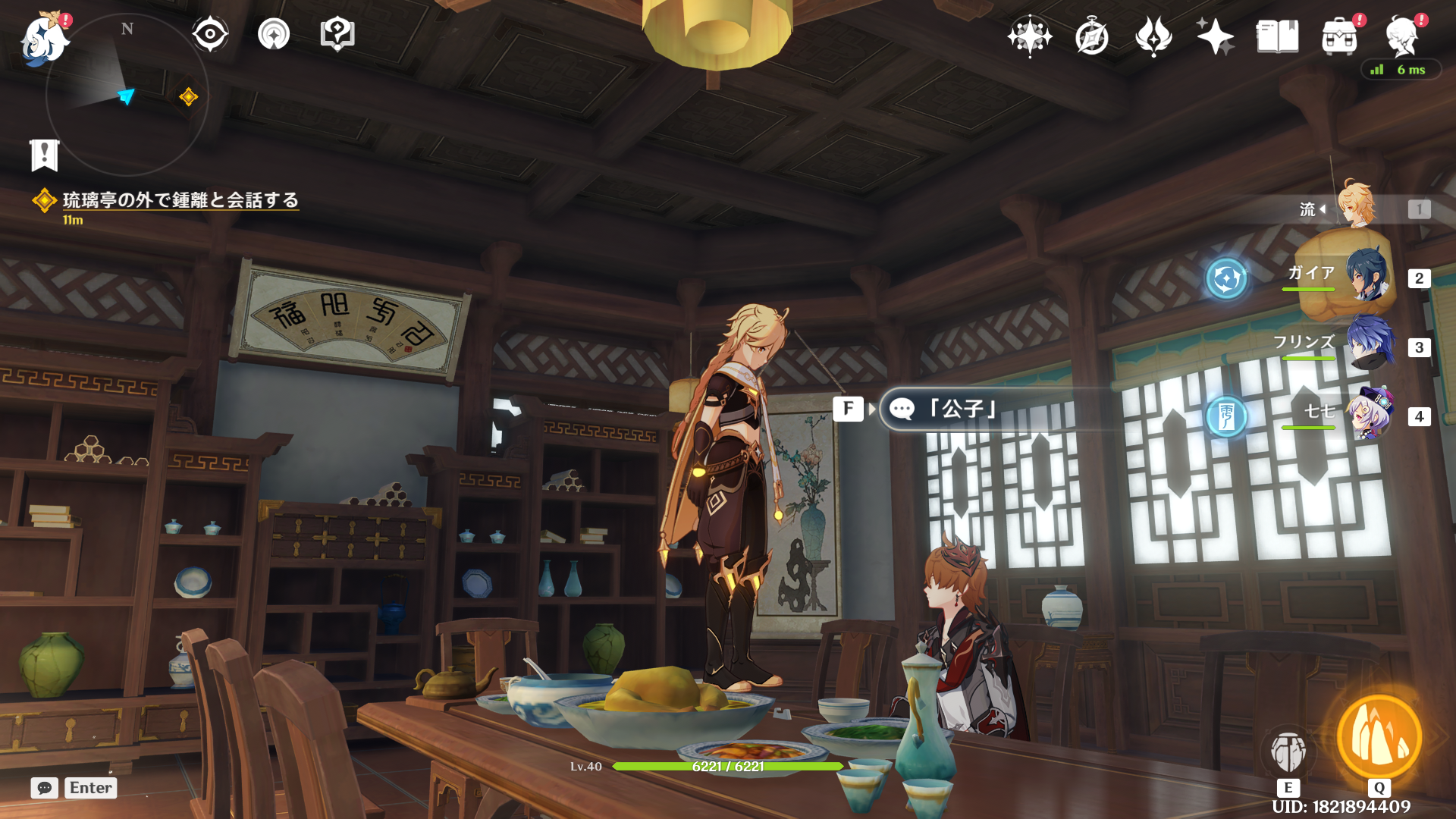Talk to 「公子」 dialogue prompt
The height and width of the screenshot is (819, 1456).
tap(963, 409)
